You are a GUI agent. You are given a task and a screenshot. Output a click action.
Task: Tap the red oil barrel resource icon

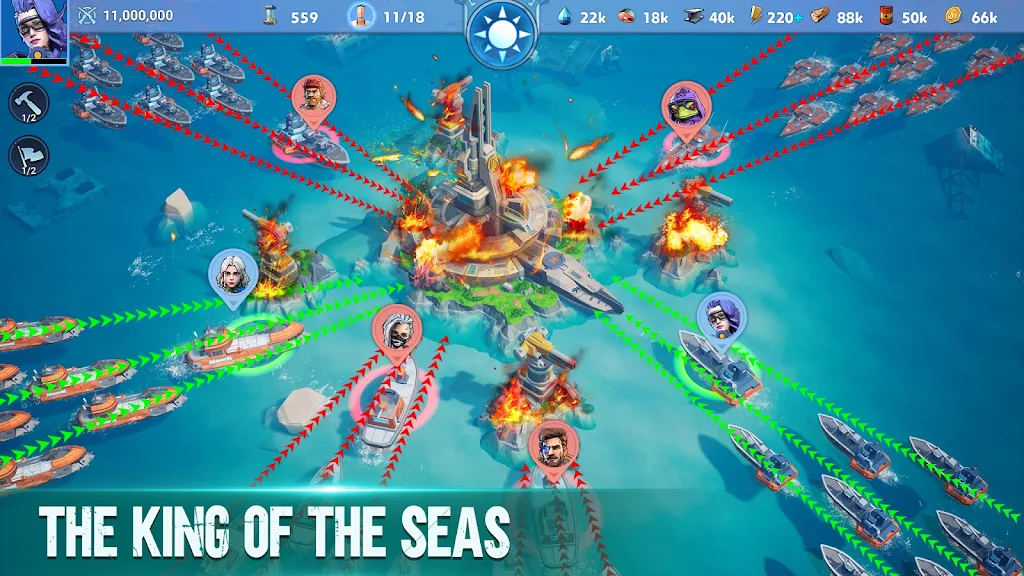[x=885, y=16]
